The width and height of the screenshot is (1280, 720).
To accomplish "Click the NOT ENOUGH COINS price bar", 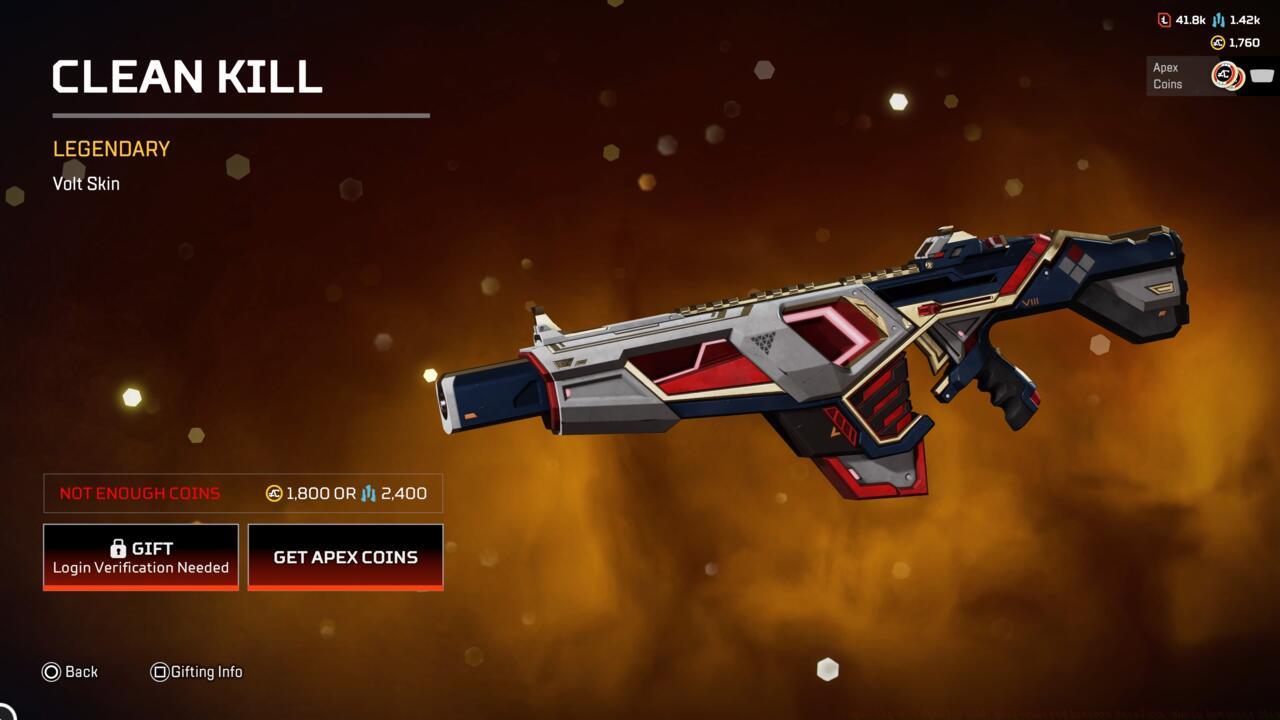I will pos(240,493).
